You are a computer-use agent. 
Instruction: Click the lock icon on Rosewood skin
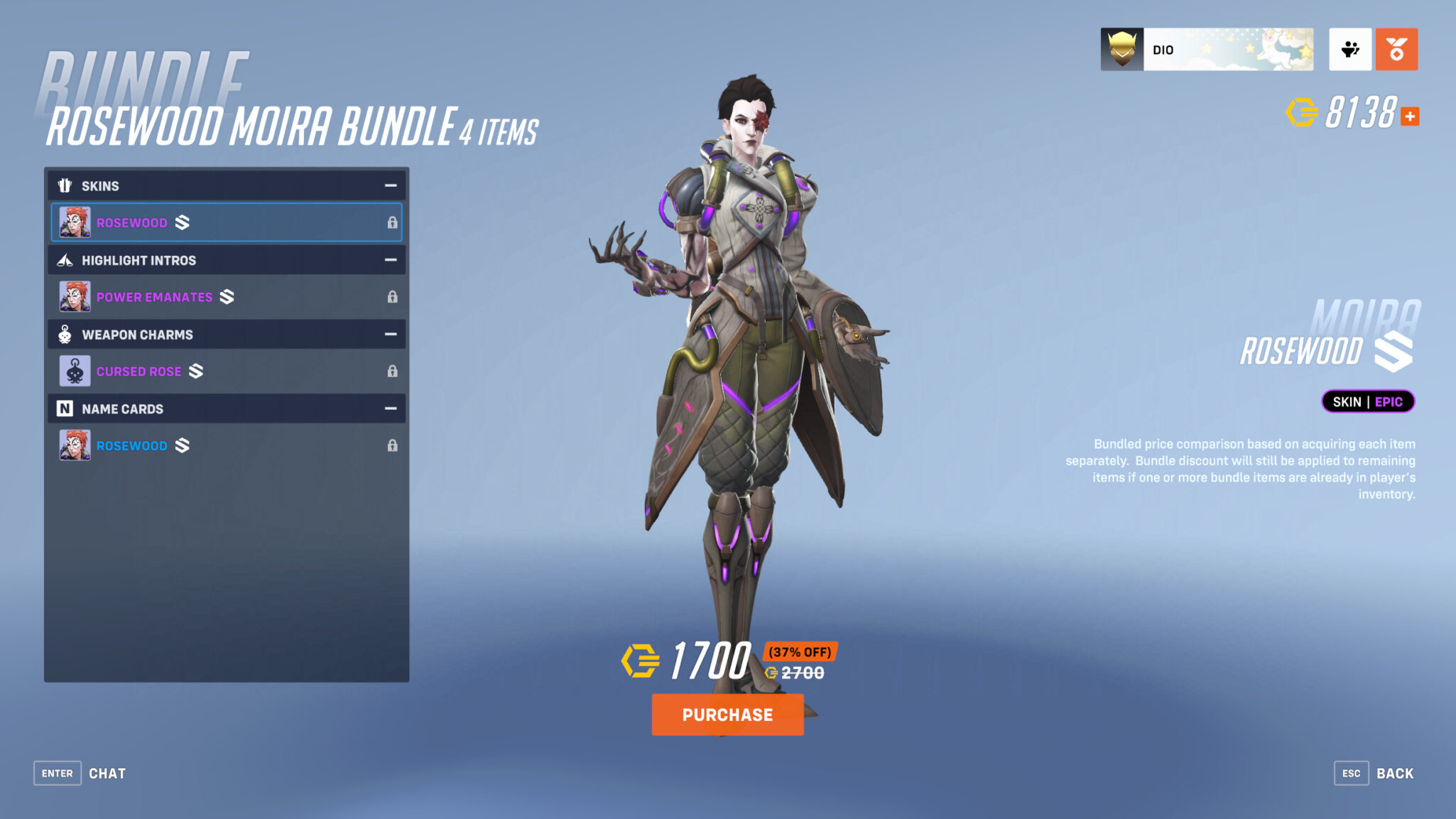pyautogui.click(x=393, y=222)
